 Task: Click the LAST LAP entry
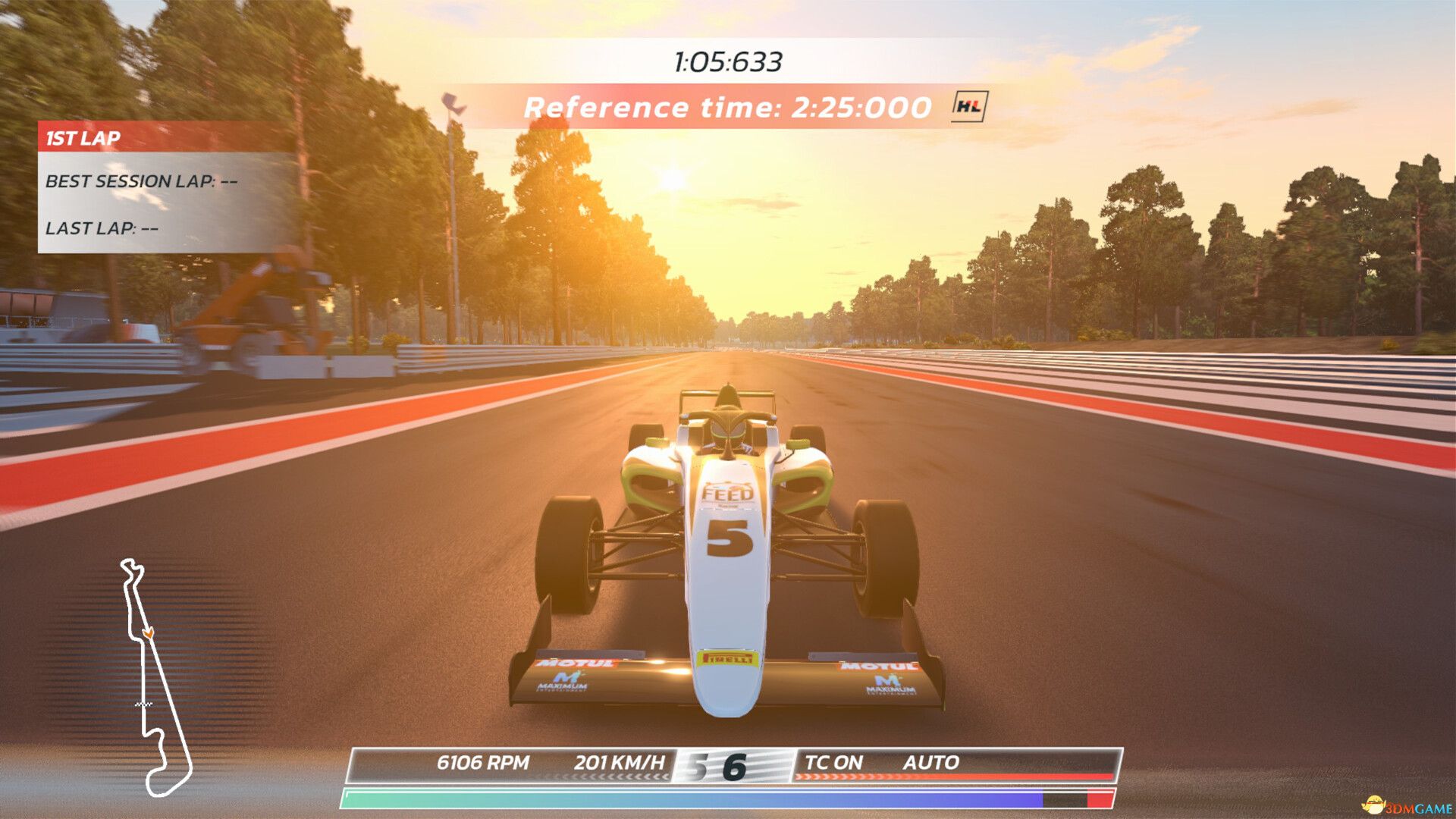pos(102,227)
